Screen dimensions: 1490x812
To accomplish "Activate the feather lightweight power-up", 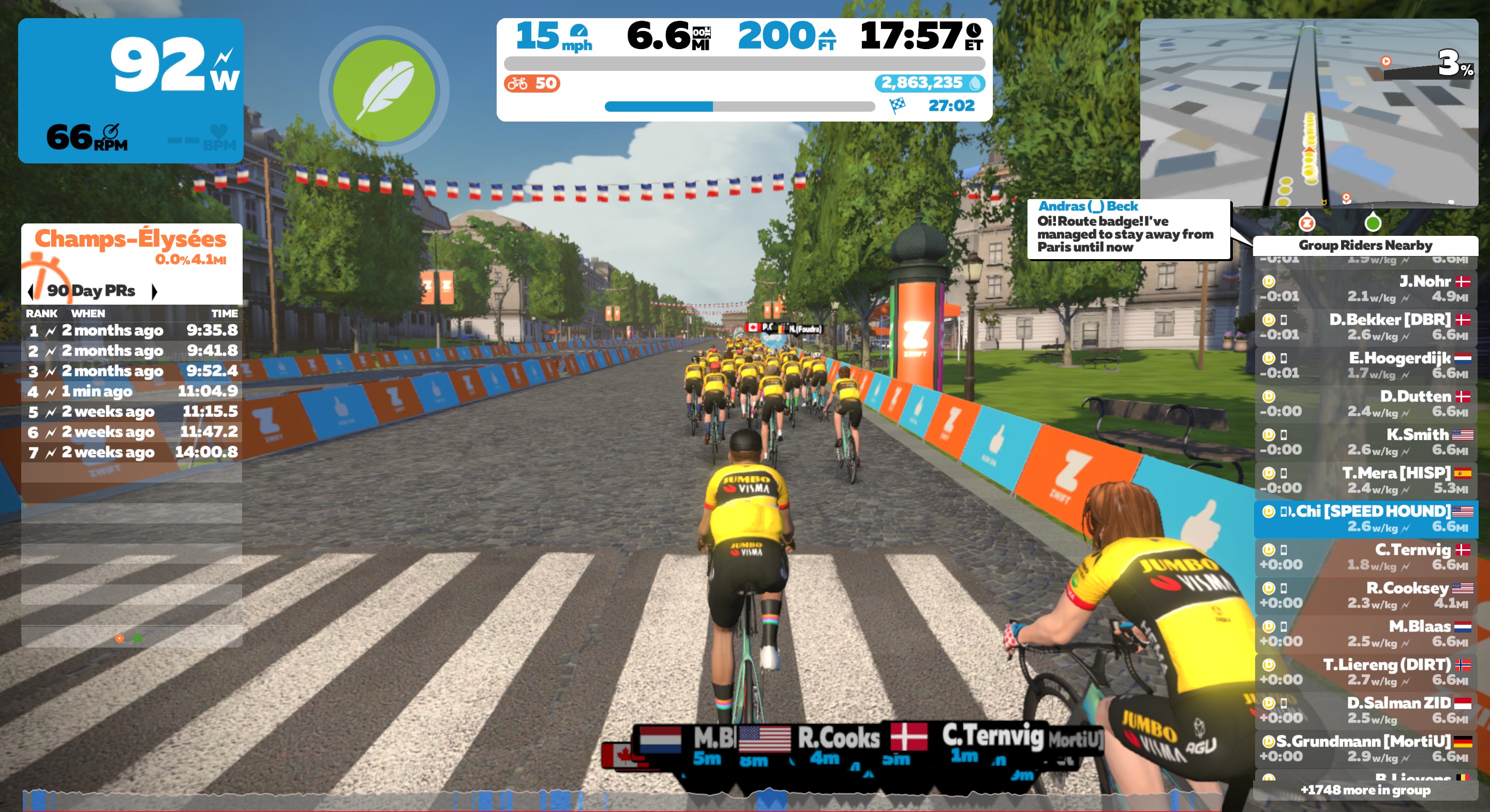I will point(384,91).
